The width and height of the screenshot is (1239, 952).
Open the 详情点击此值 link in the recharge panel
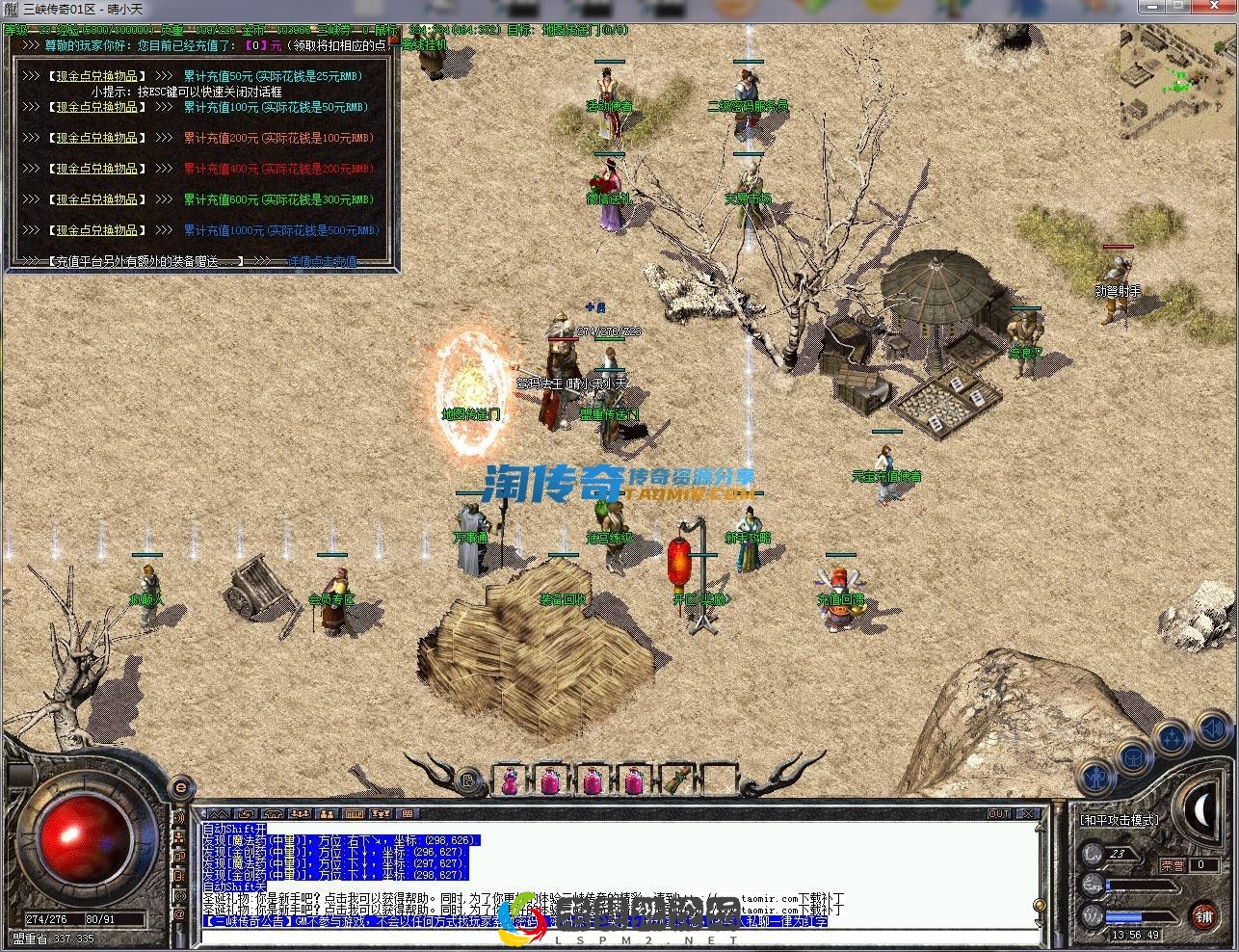point(323,260)
